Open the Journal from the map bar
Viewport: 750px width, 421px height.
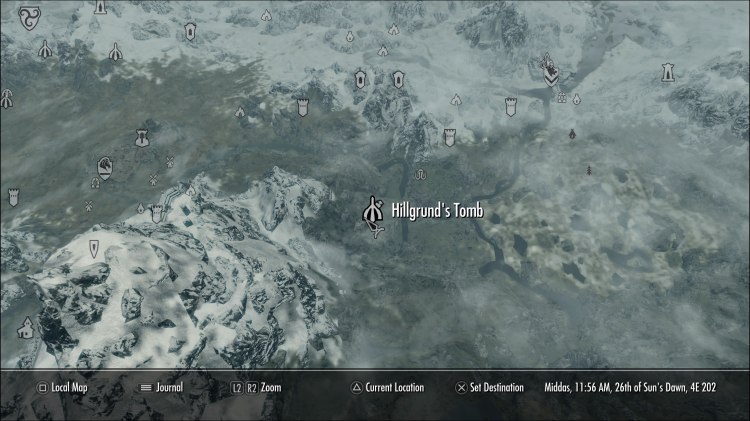tap(168, 387)
